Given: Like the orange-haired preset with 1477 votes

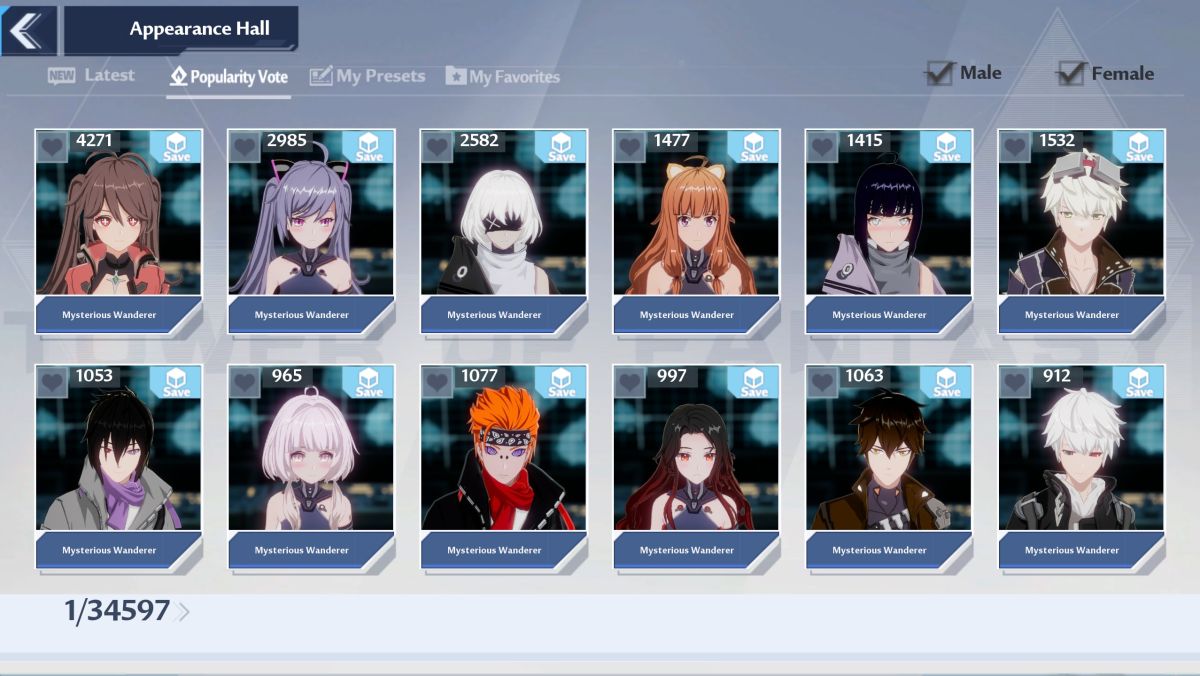Looking at the screenshot, I should (x=629, y=147).
